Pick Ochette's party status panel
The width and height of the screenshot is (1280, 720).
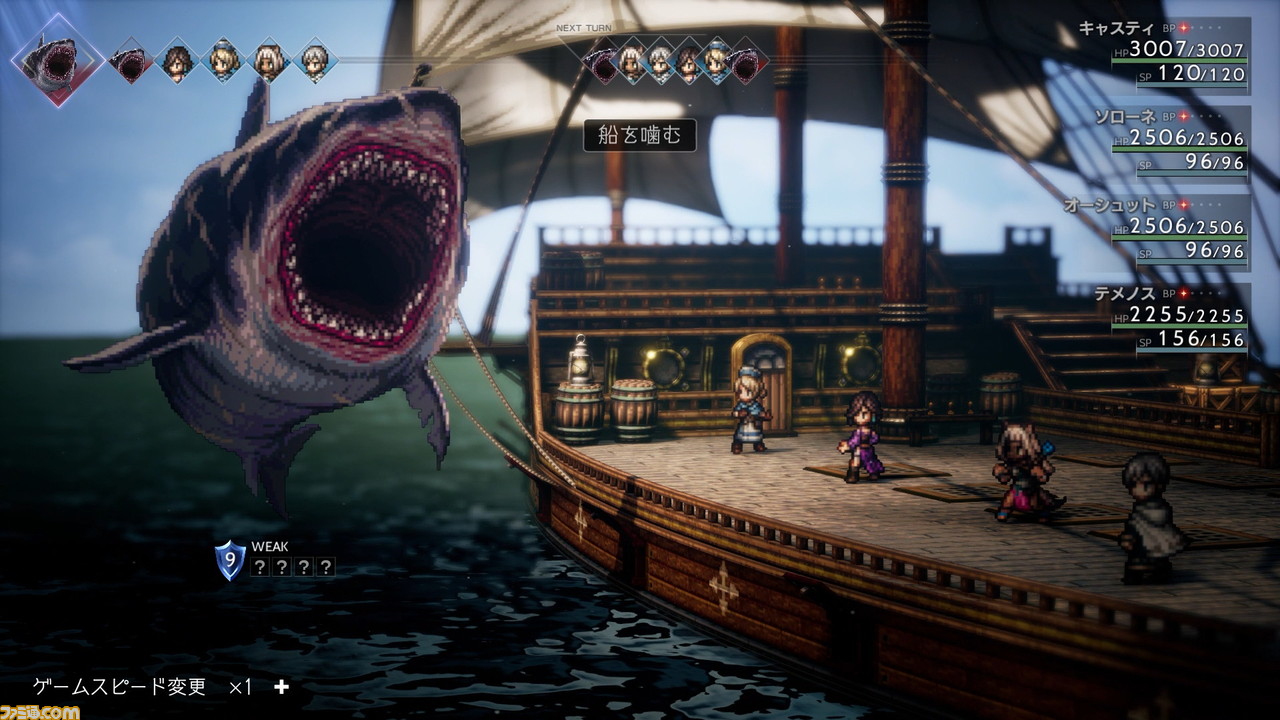click(x=1180, y=231)
